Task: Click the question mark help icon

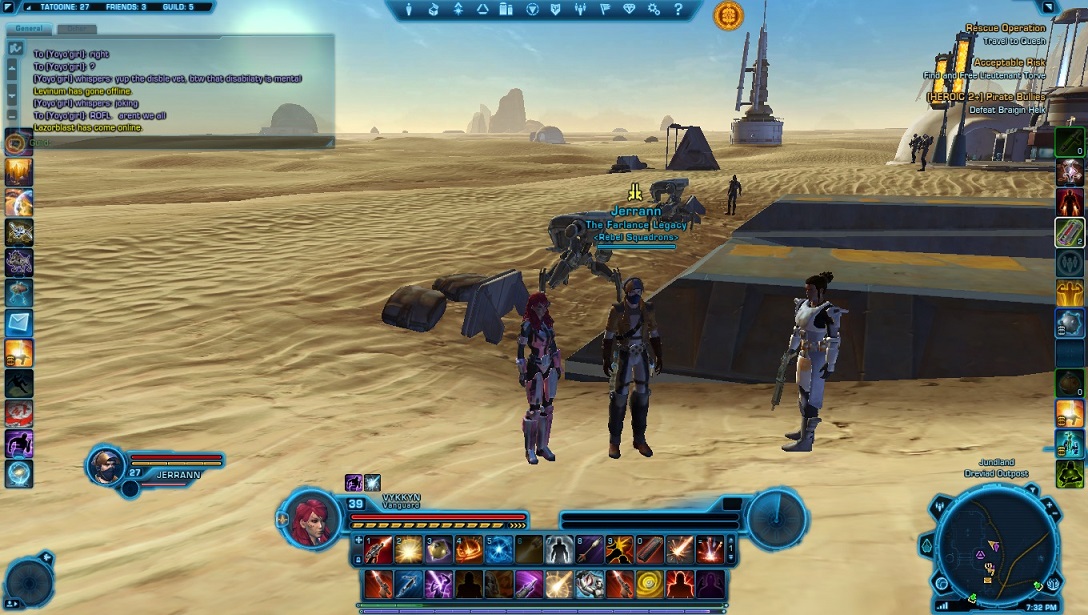Action: tap(678, 10)
